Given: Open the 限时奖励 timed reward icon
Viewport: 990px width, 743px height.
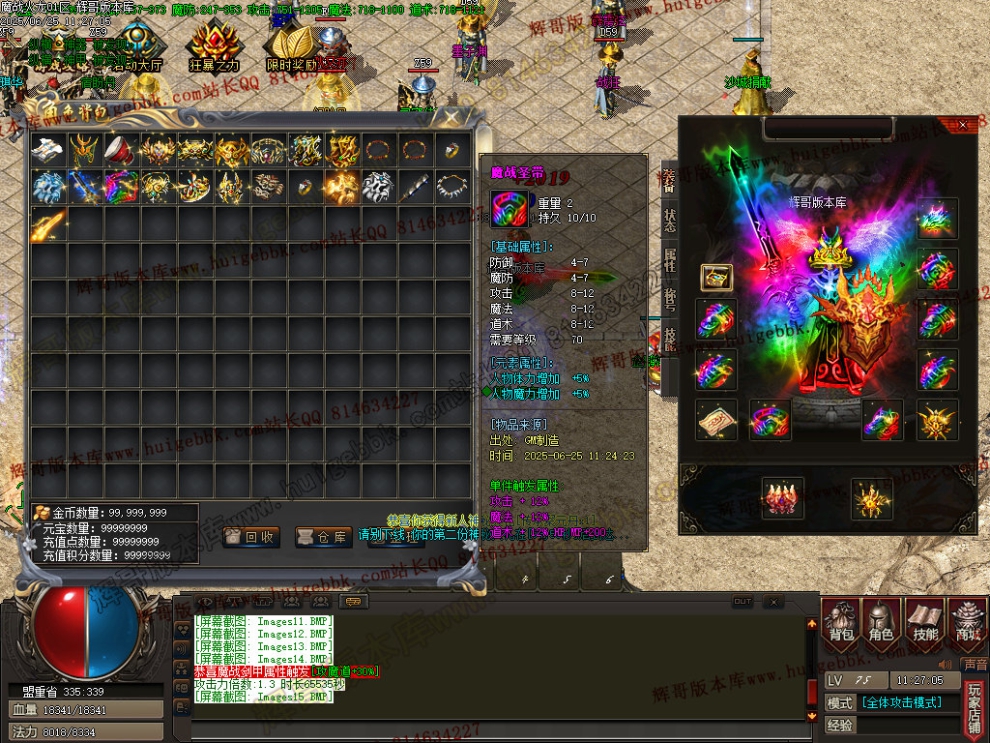Looking at the screenshot, I should [291, 50].
